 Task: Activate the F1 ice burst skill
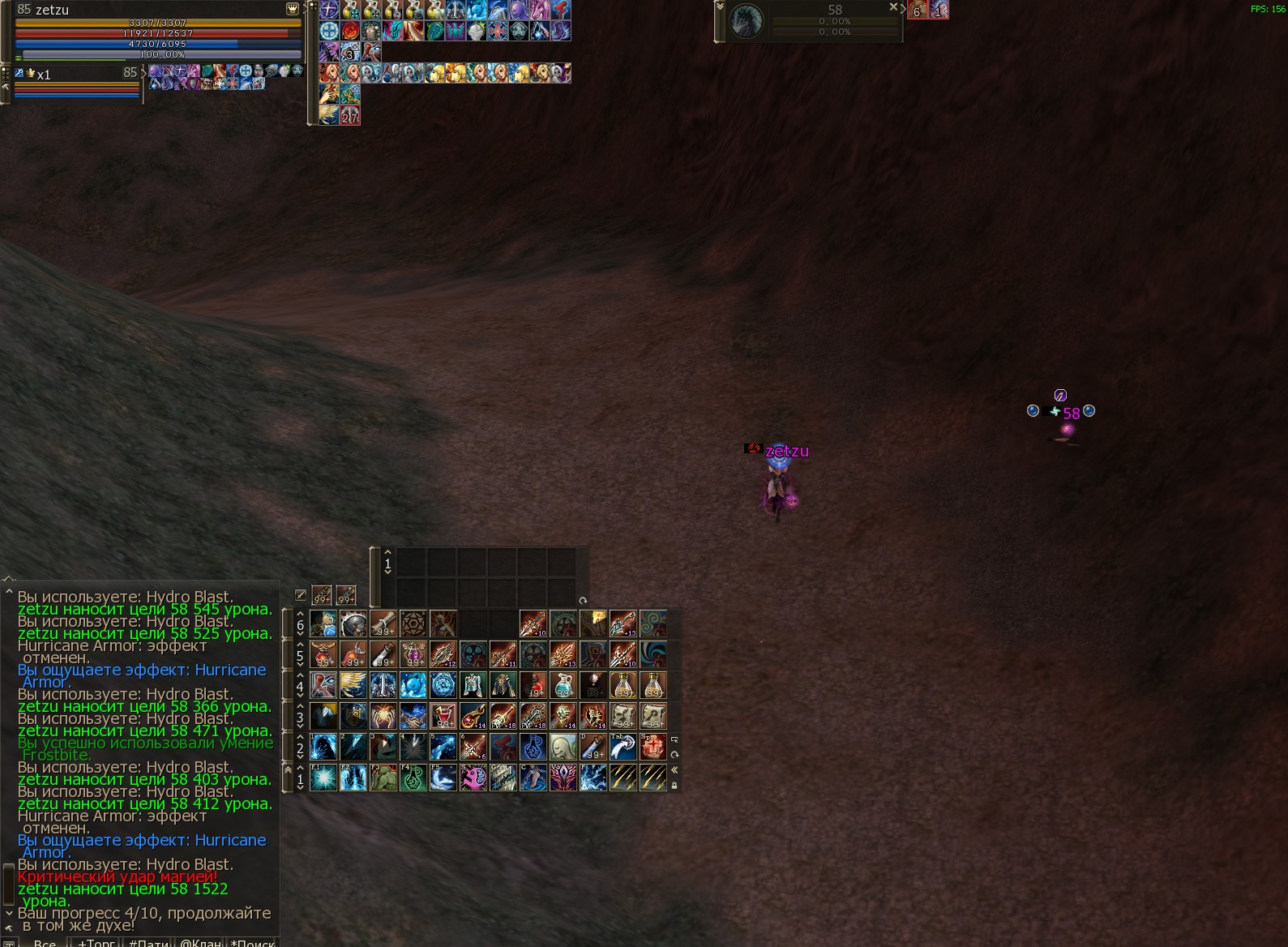tap(323, 778)
